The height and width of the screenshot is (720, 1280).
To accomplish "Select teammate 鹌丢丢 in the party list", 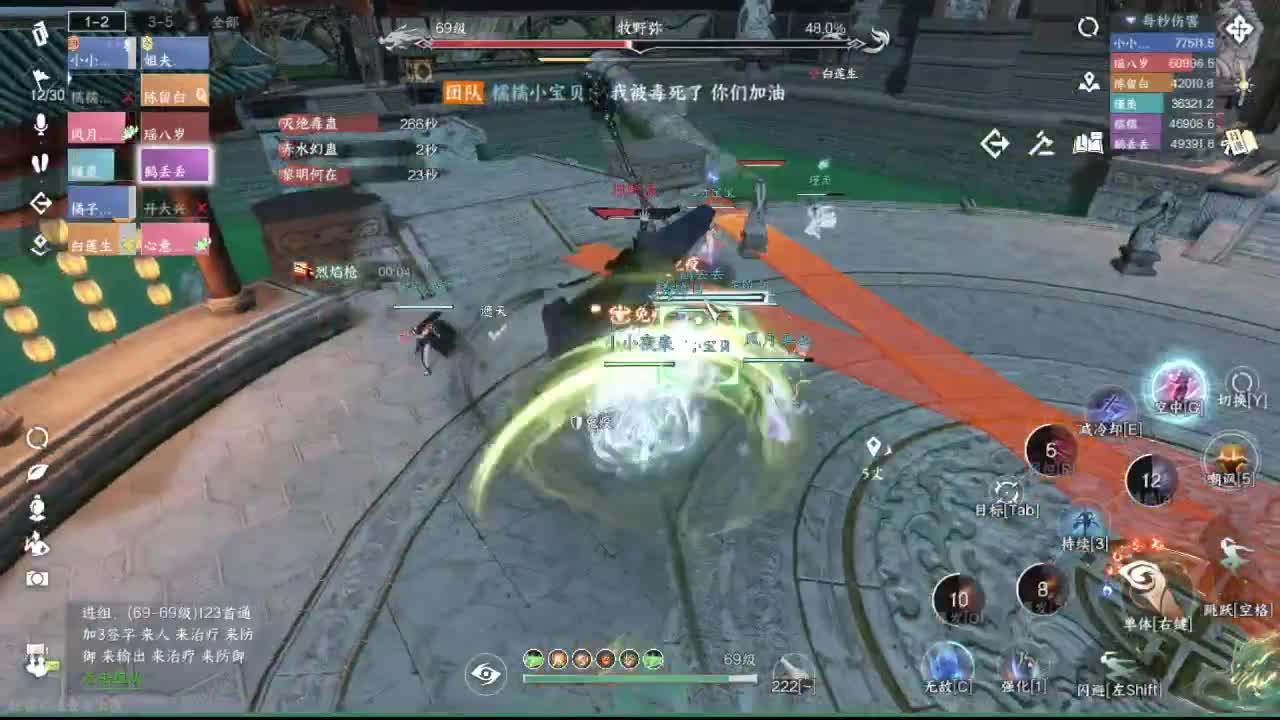I will [x=171, y=166].
